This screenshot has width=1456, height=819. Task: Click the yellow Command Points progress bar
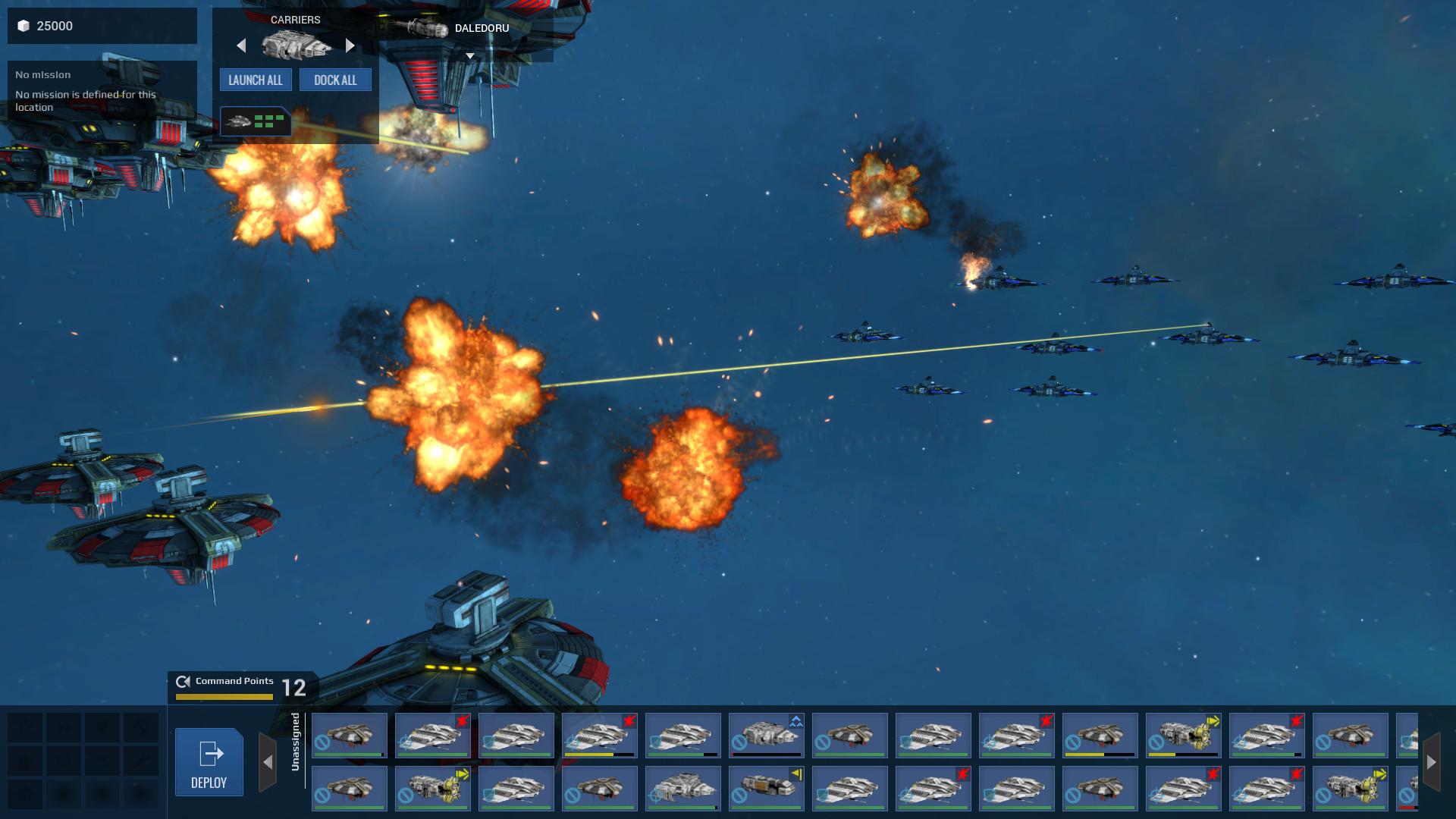coord(224,696)
